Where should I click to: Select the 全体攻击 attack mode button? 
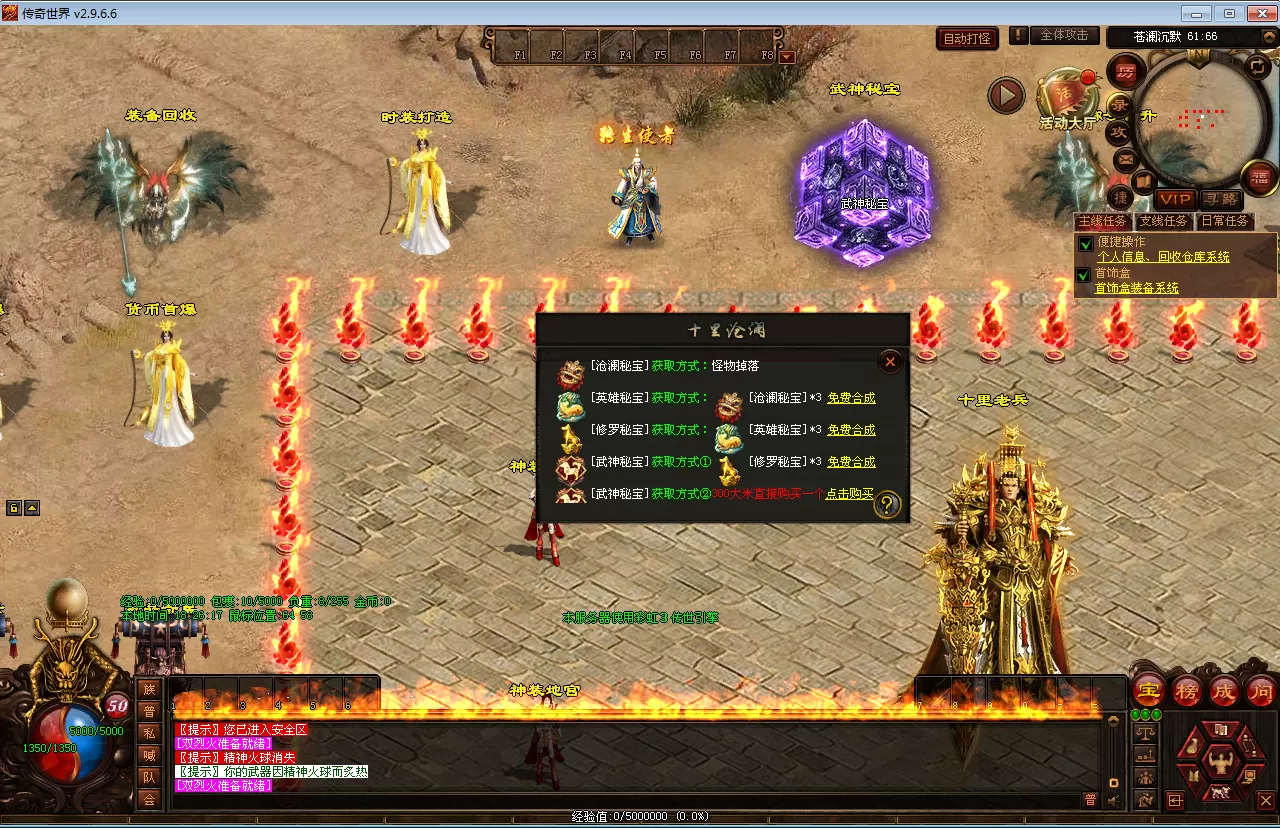pyautogui.click(x=1064, y=35)
